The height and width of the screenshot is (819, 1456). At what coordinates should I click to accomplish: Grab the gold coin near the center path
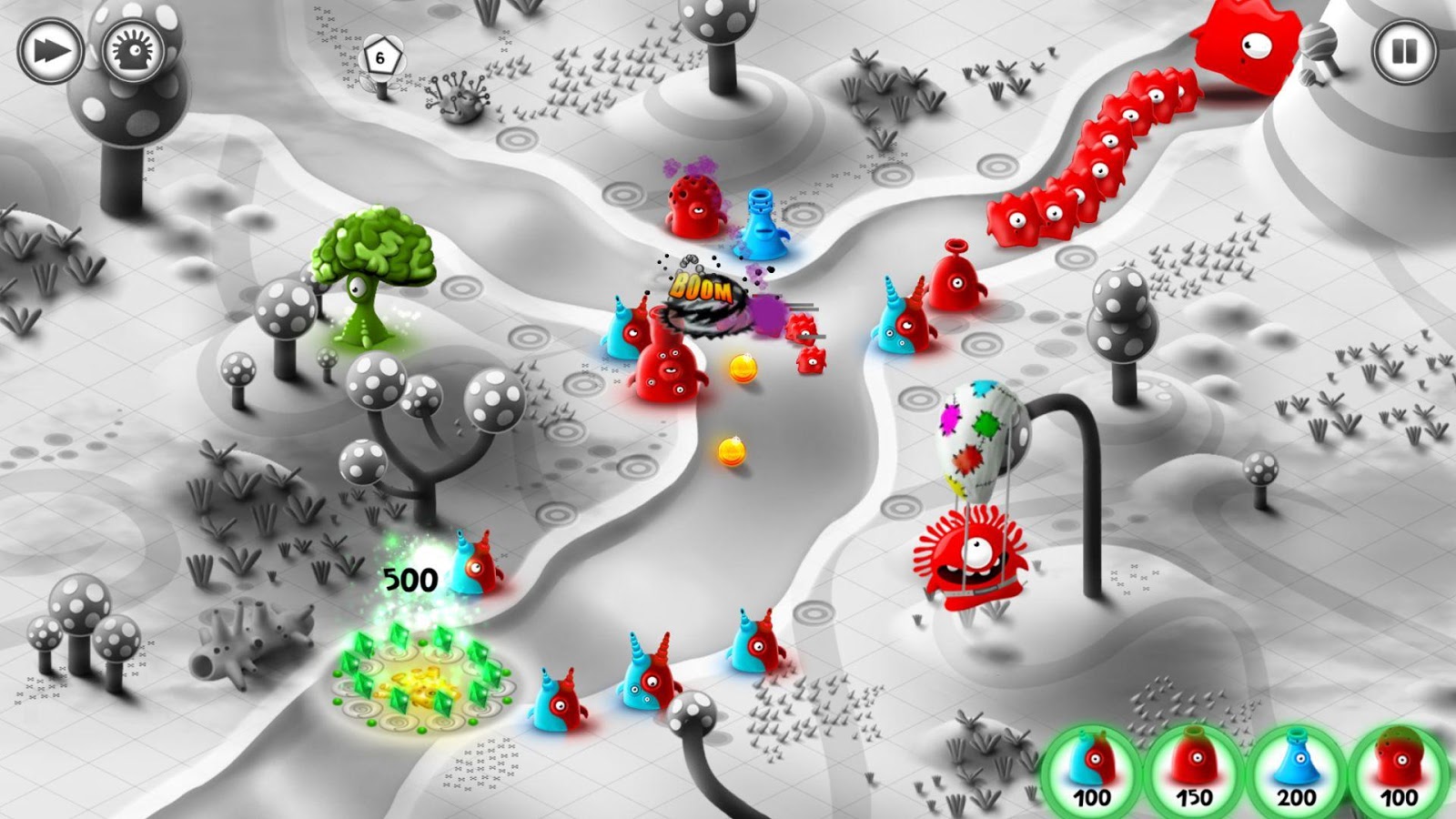tap(744, 367)
